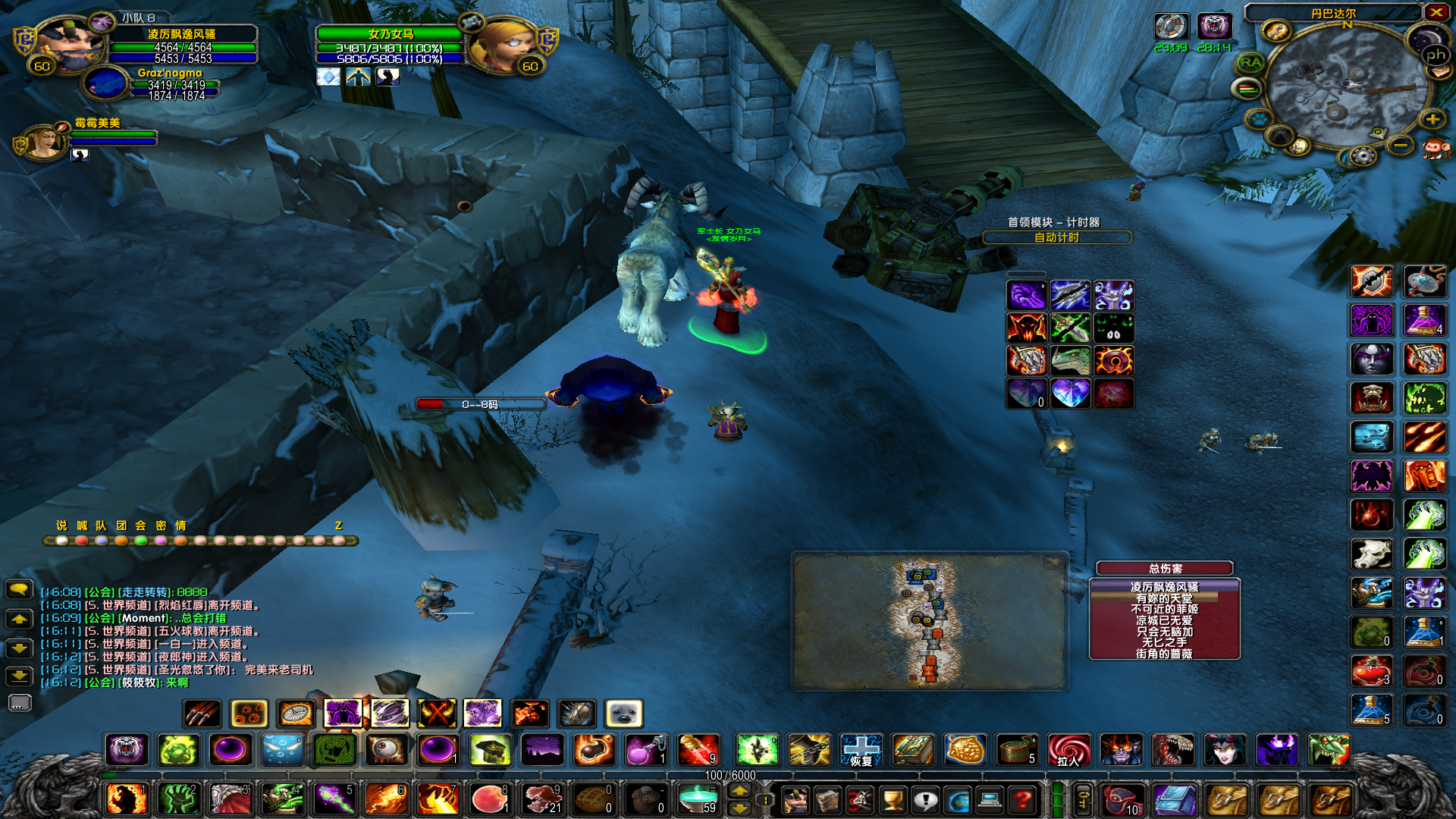Image resolution: width=1456 pixels, height=819 pixels.
Task: Use the peach food item in the action bar
Action: tap(489, 799)
